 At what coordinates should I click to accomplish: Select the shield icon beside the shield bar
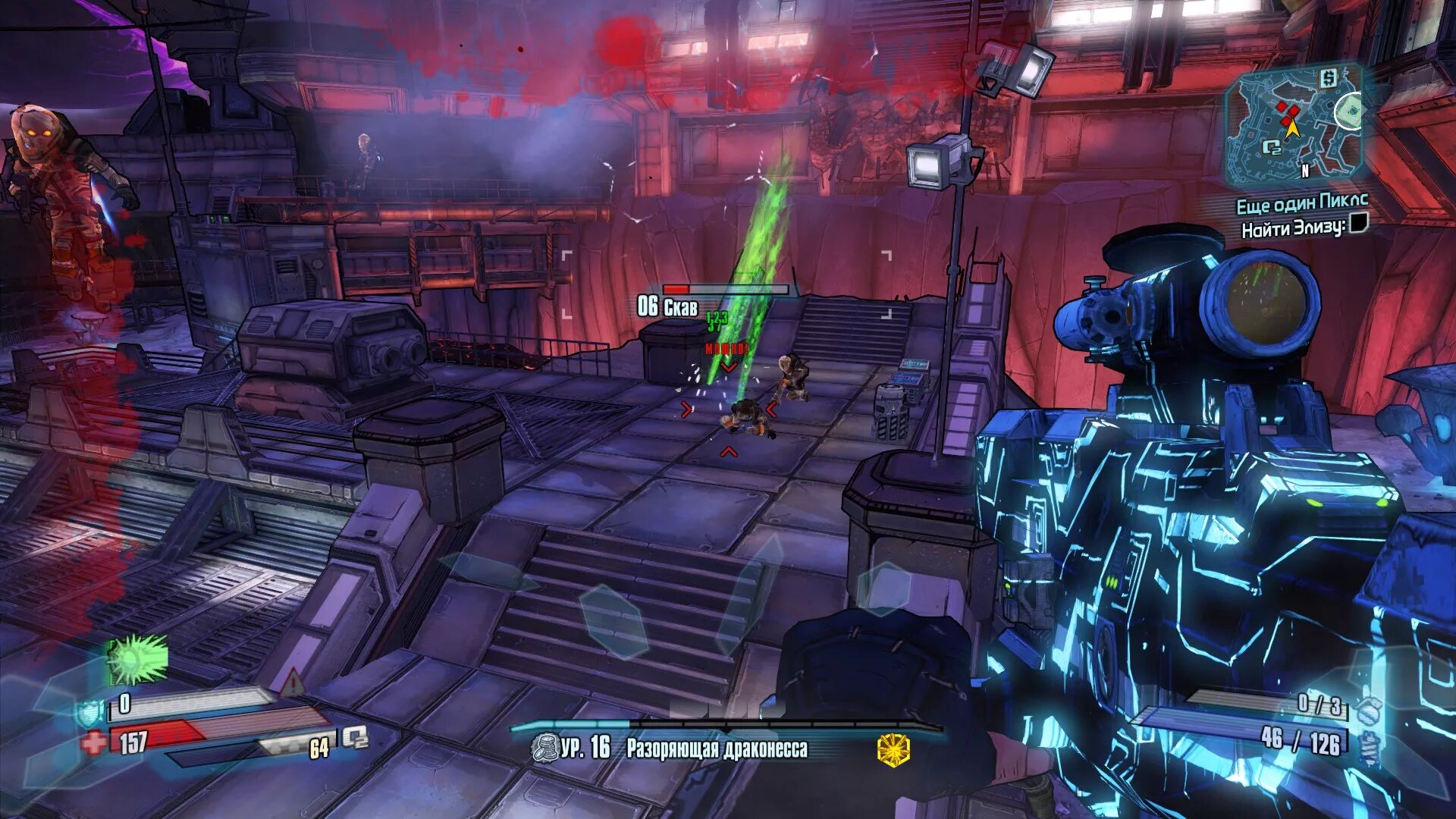tap(88, 713)
